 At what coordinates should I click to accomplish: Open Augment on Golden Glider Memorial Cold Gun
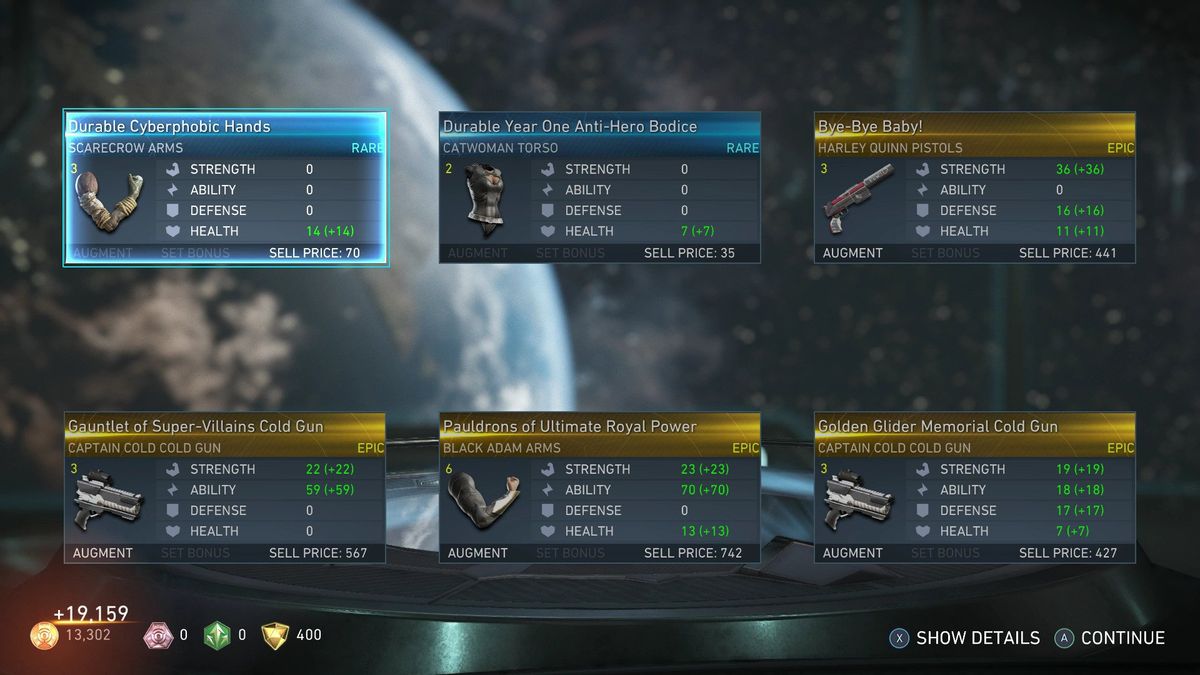click(852, 553)
